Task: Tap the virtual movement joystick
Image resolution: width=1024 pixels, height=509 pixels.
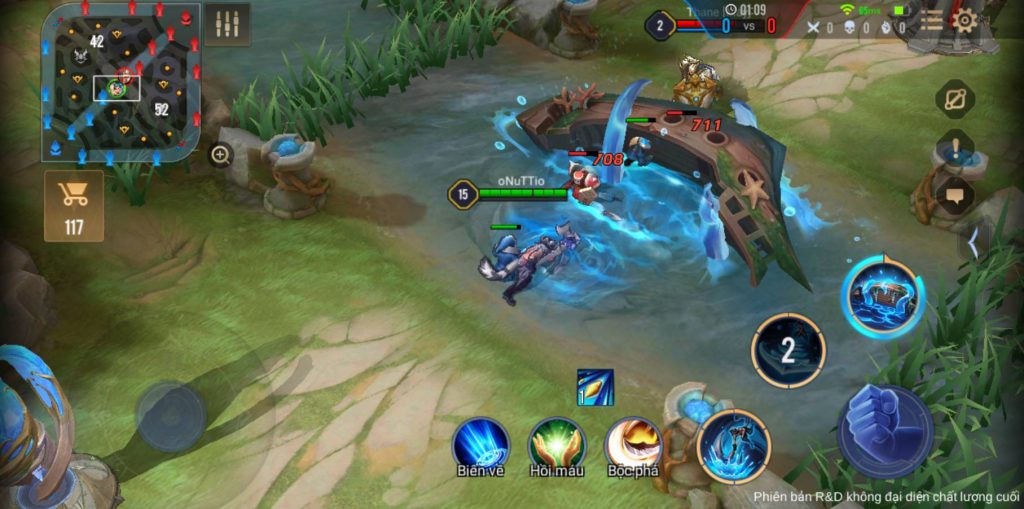Action: point(171,415)
